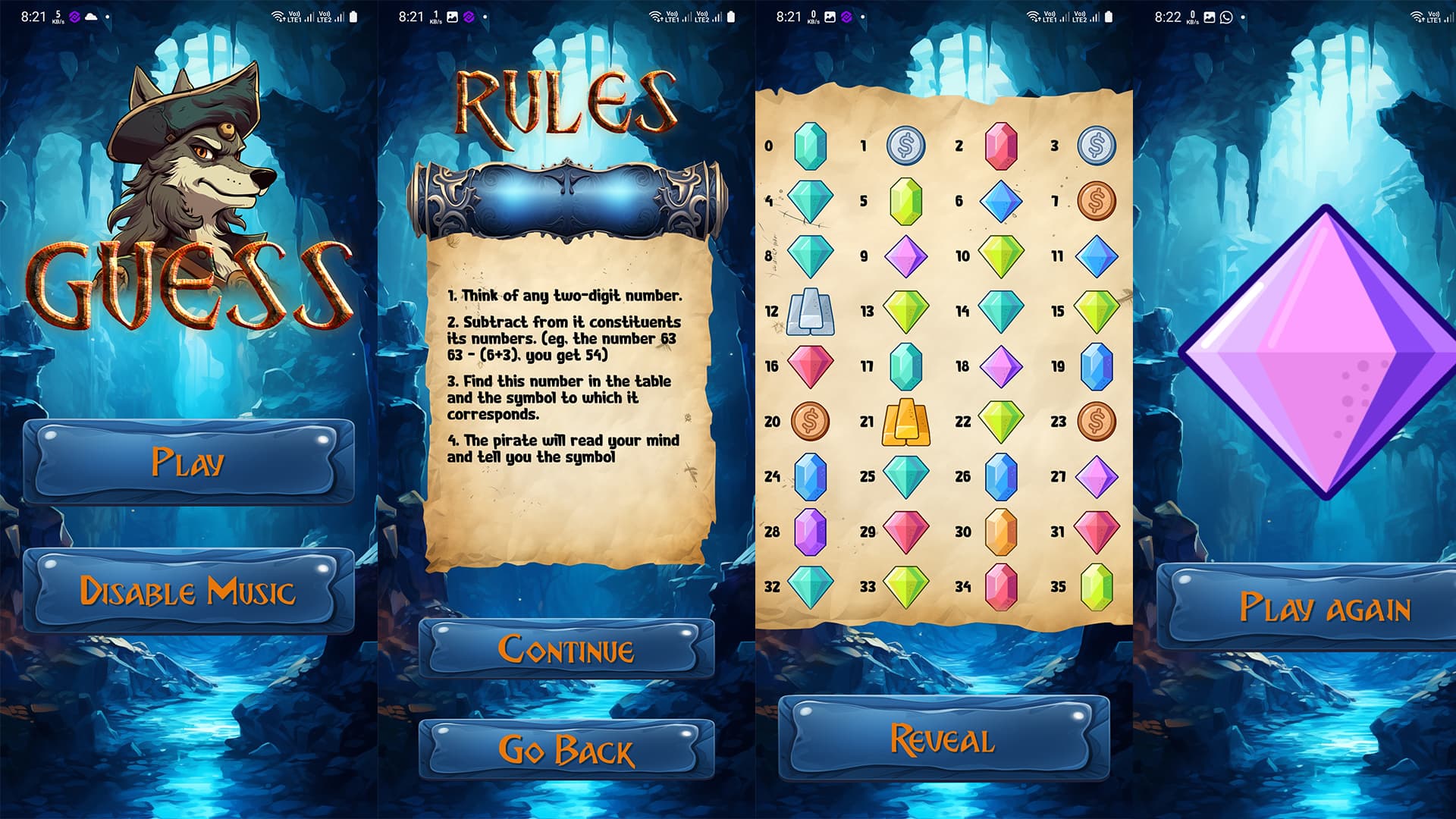Click the copper coin beside number 23
Viewport: 1456px width, 819px height.
point(1097,422)
